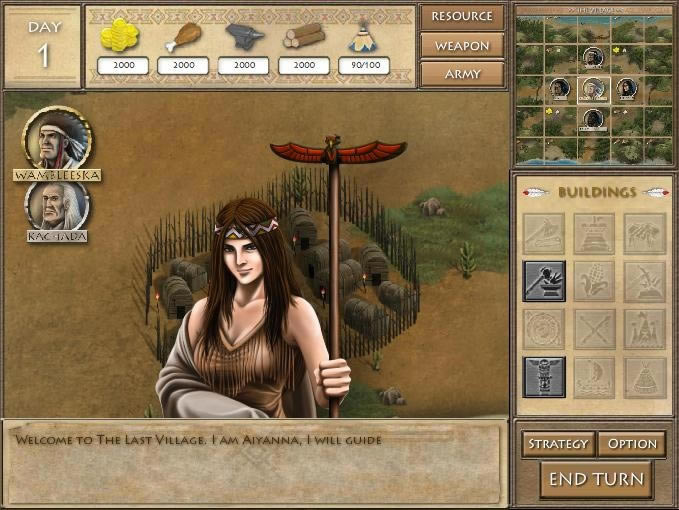The height and width of the screenshot is (510, 679).
Task: Select the dreamcatcher circle building icon
Action: (544, 329)
